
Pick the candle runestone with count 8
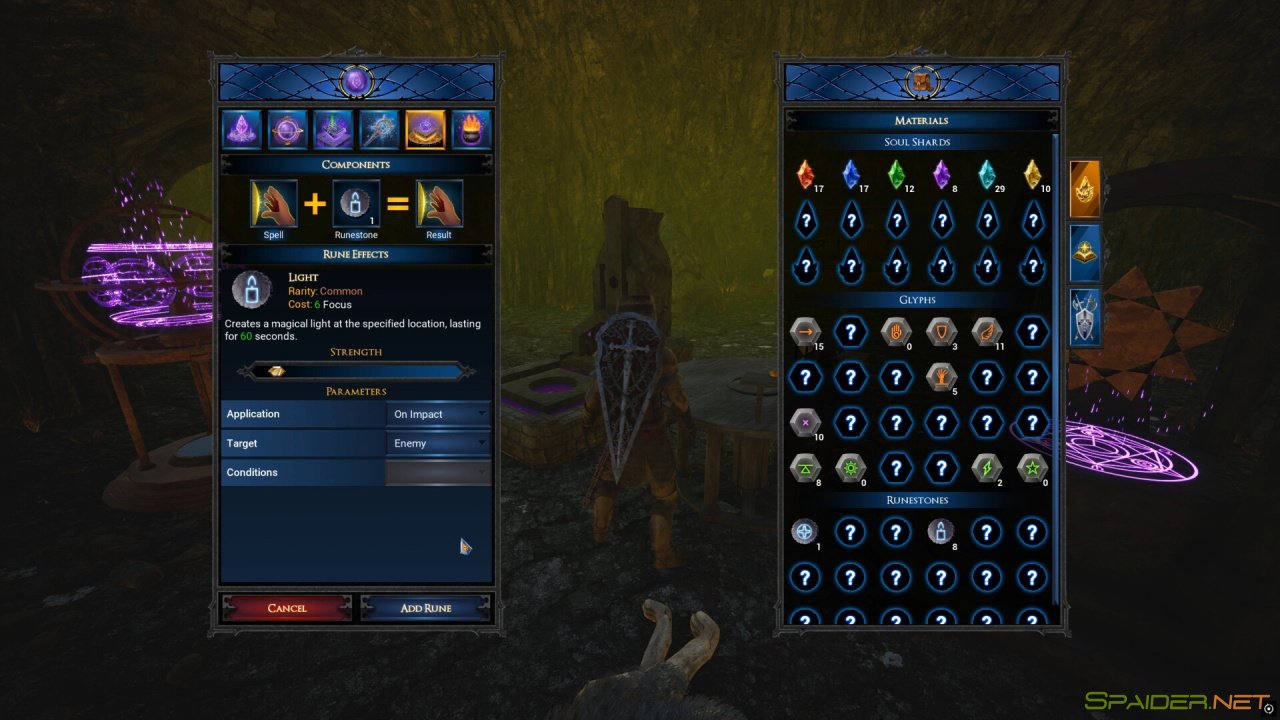pos(940,531)
